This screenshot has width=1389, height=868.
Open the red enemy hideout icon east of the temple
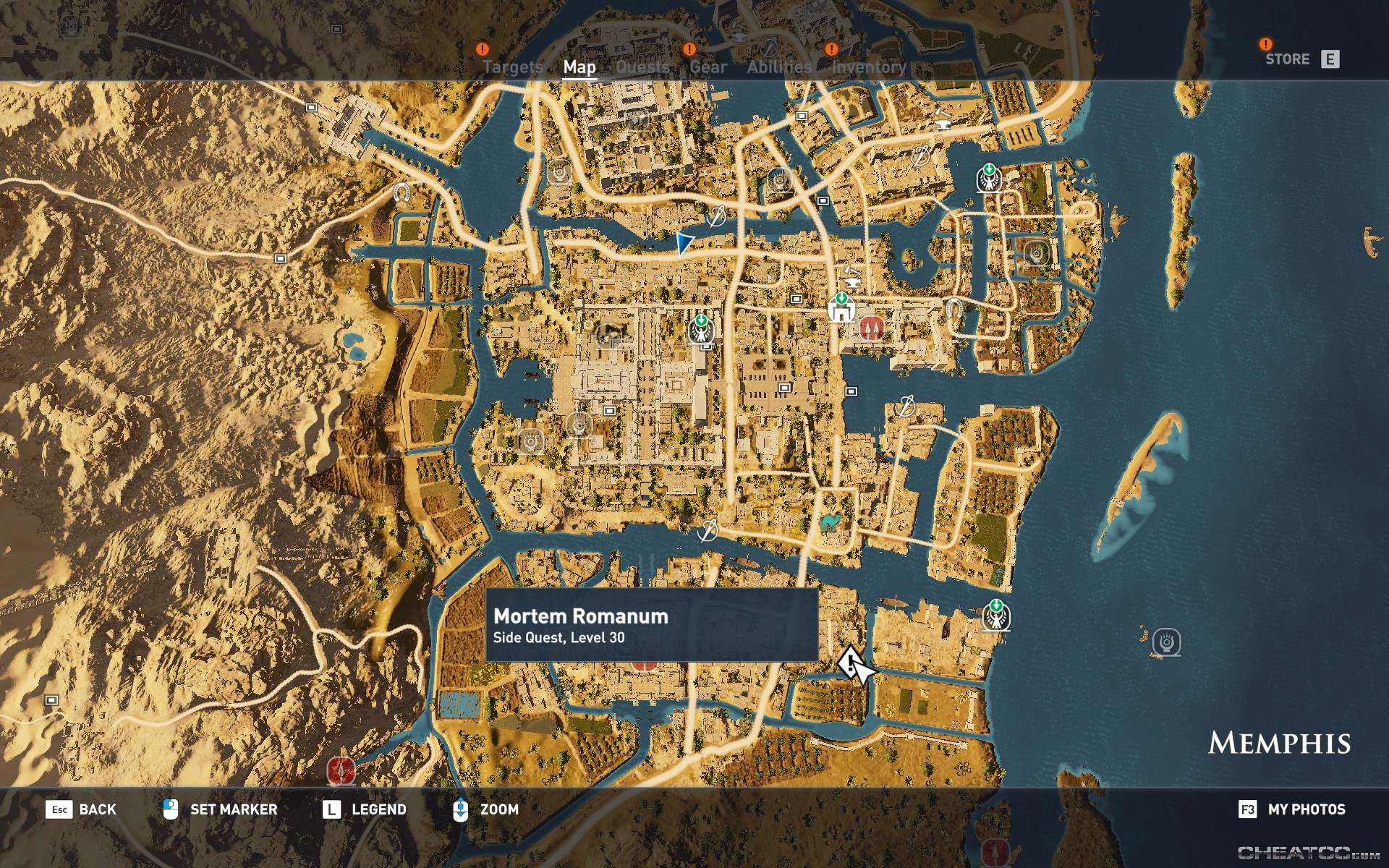(x=871, y=327)
